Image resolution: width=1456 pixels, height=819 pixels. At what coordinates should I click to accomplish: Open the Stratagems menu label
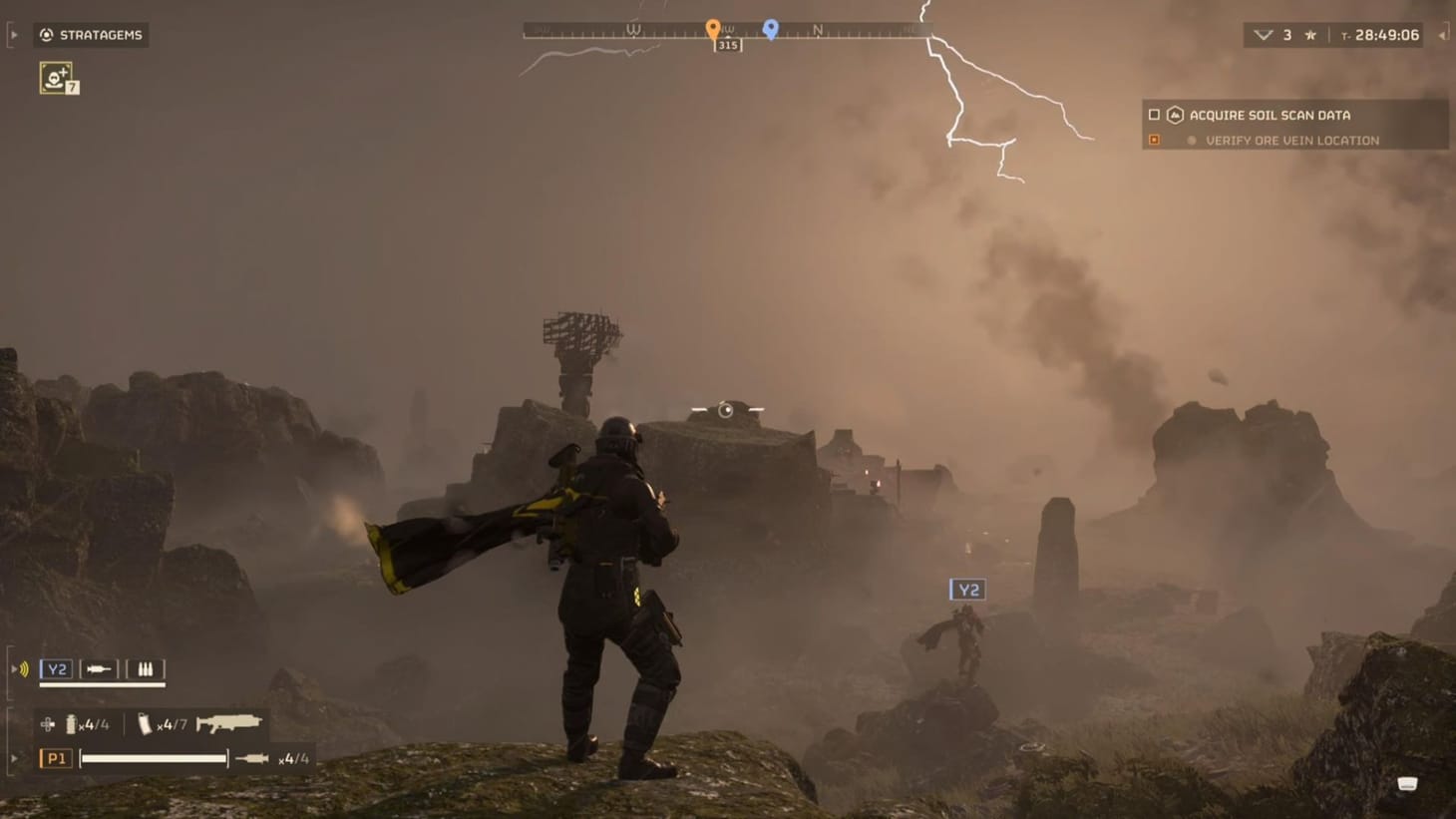pyautogui.click(x=101, y=35)
